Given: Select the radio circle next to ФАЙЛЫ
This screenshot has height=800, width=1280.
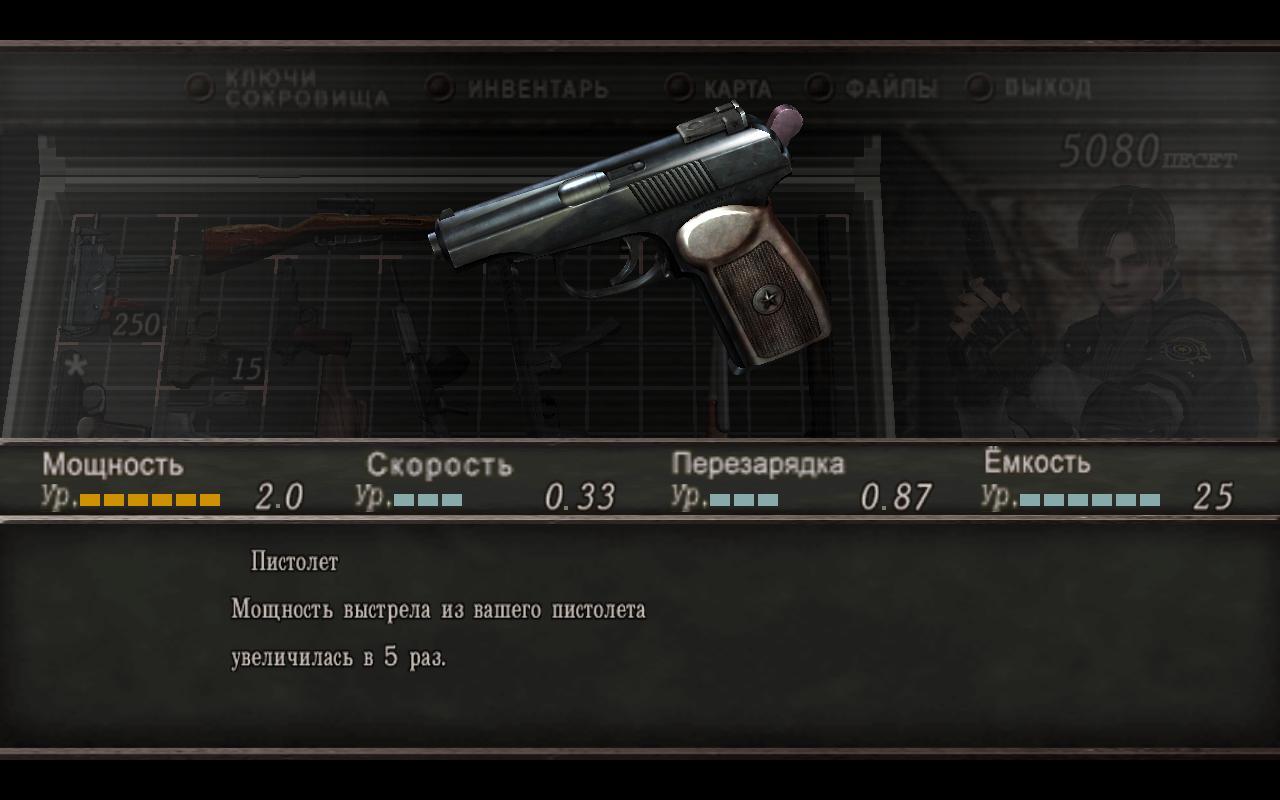Looking at the screenshot, I should tap(818, 88).
